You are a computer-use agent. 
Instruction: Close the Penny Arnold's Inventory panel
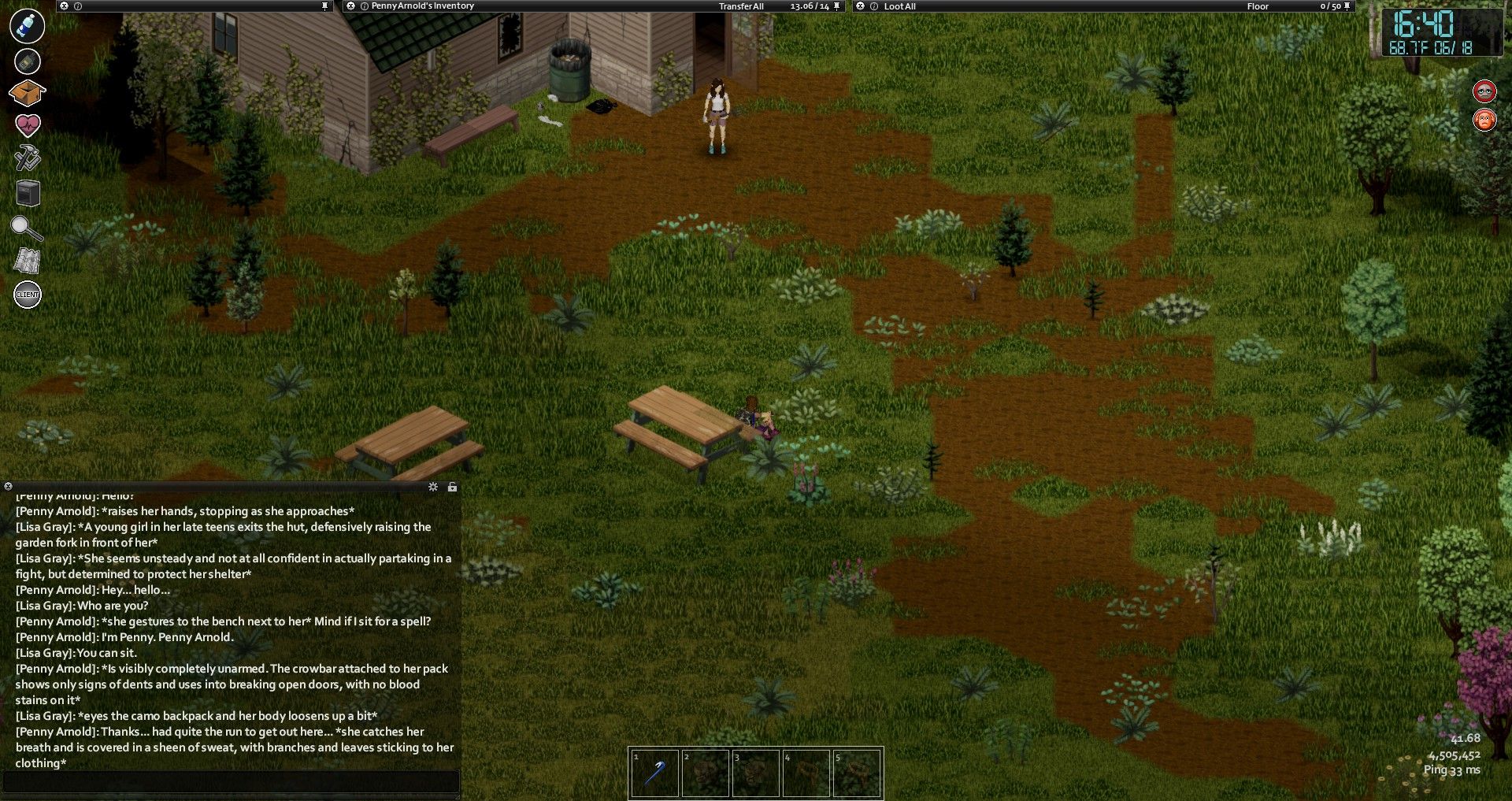(351, 6)
